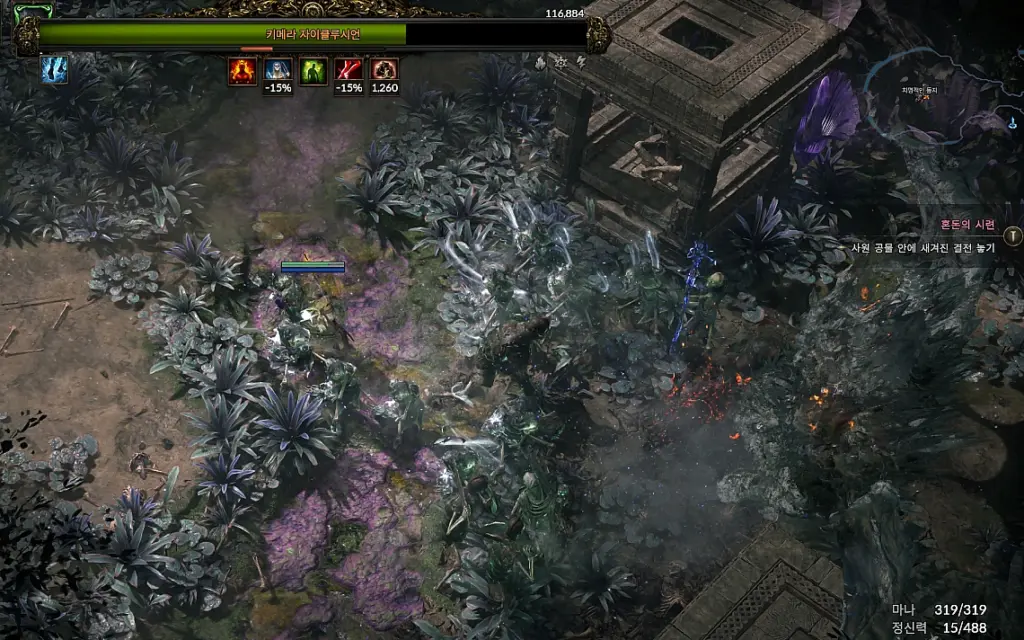
Task: Click the red burning figure debuff icon
Action: 242,70
